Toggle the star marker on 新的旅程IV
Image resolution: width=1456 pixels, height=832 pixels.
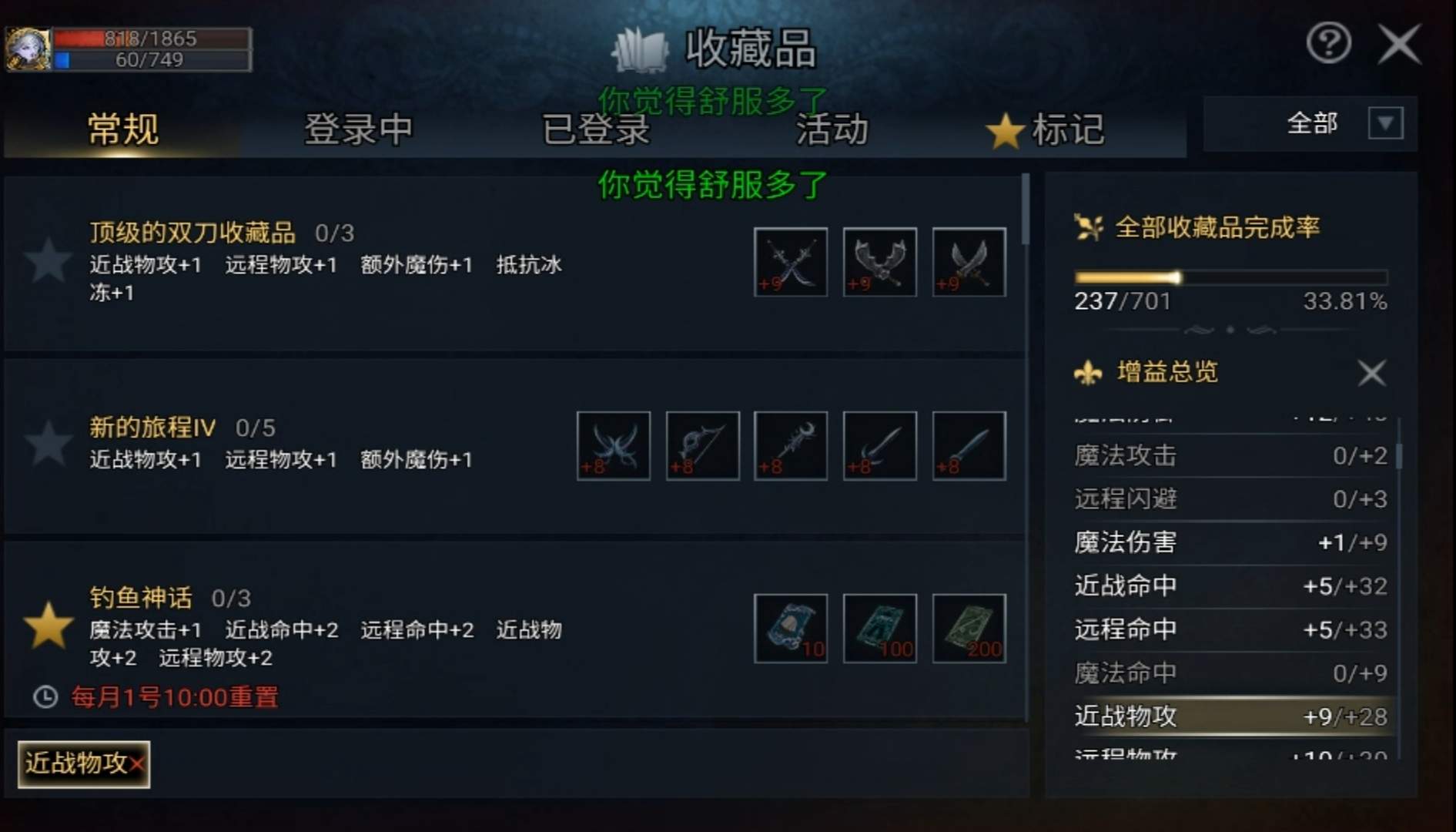49,445
